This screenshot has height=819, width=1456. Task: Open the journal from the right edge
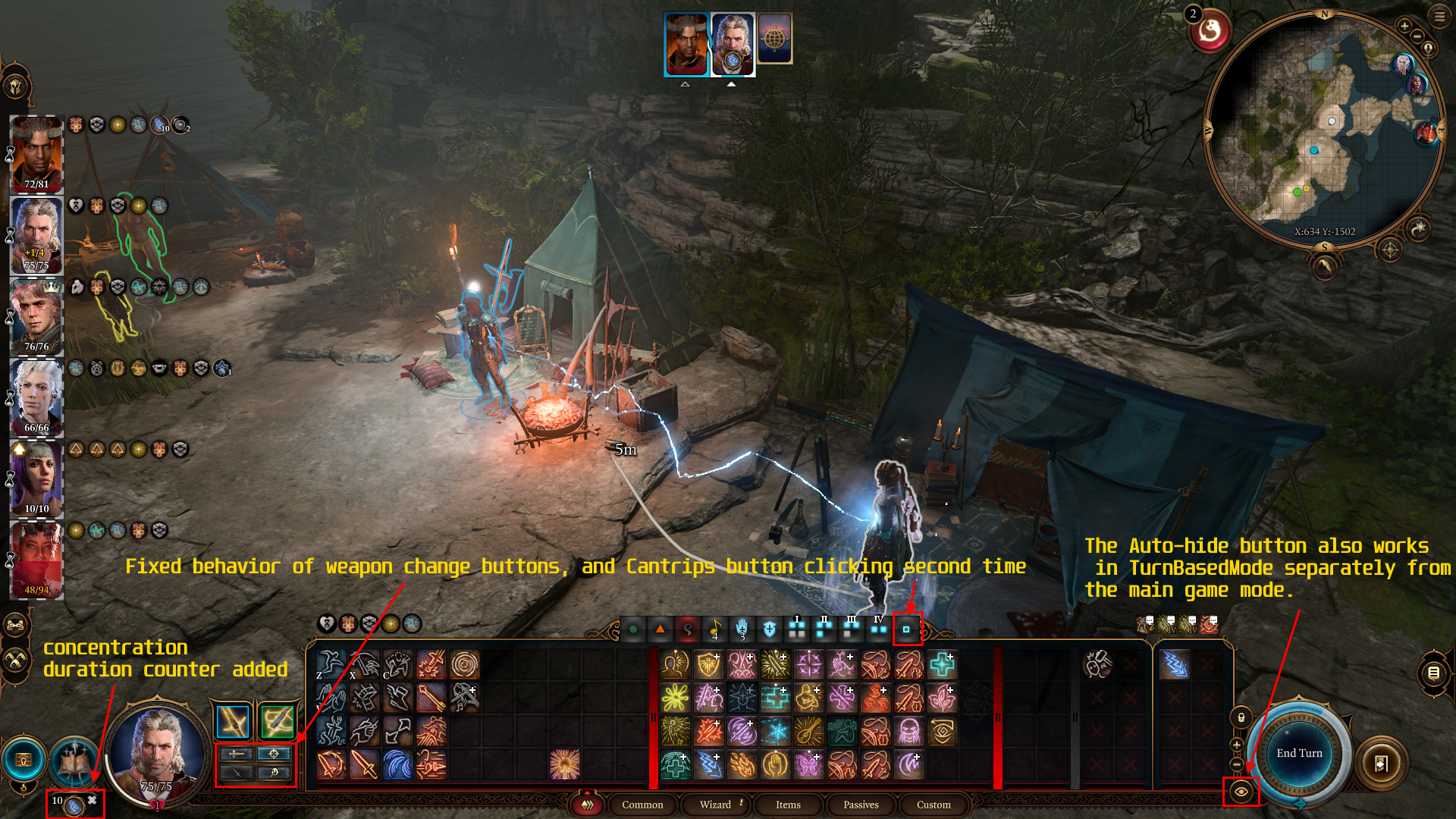pos(1433,673)
